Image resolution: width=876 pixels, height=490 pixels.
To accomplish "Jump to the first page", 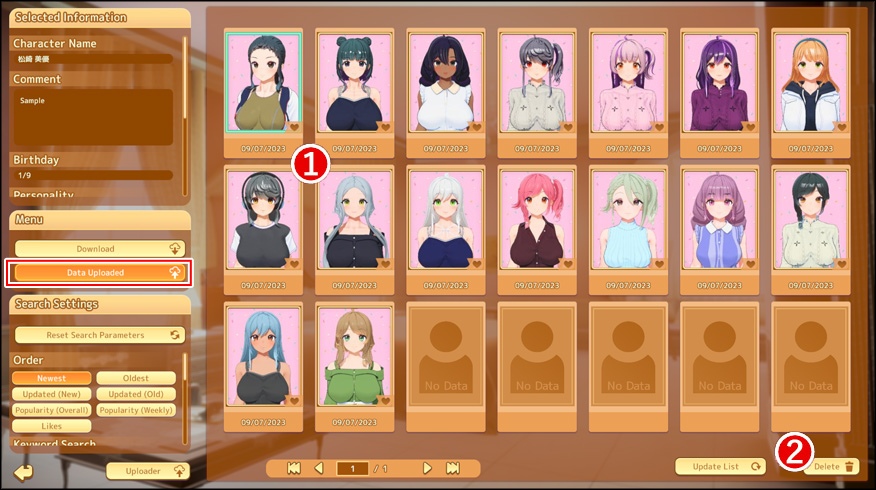I will click(x=294, y=468).
